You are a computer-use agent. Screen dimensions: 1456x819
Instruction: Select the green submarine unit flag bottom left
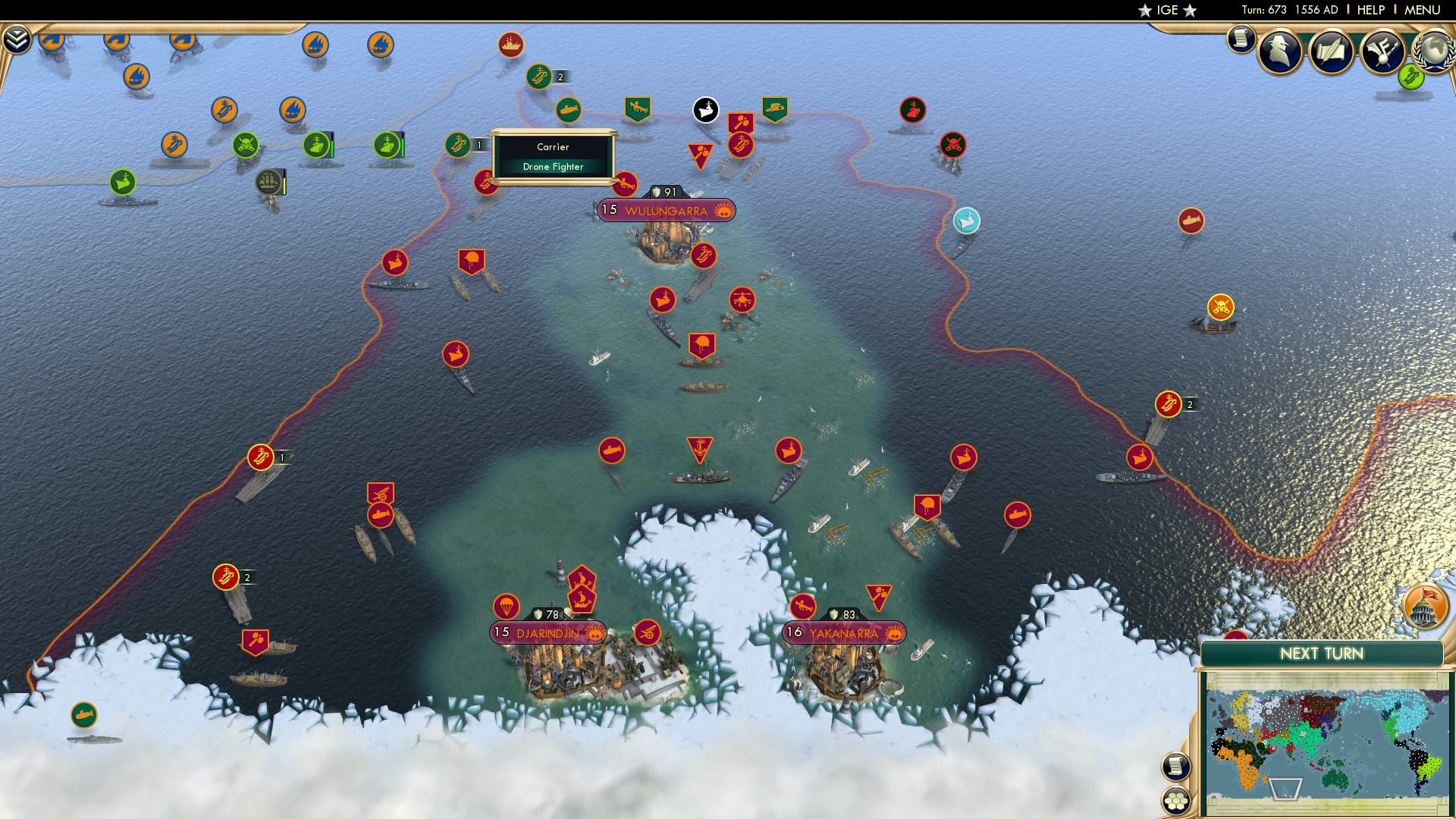click(86, 714)
